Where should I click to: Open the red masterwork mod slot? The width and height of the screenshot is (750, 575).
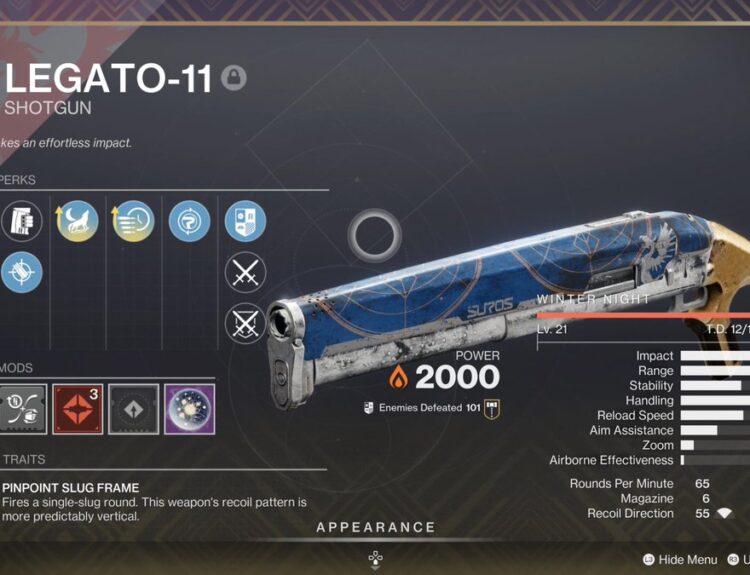[x=78, y=409]
